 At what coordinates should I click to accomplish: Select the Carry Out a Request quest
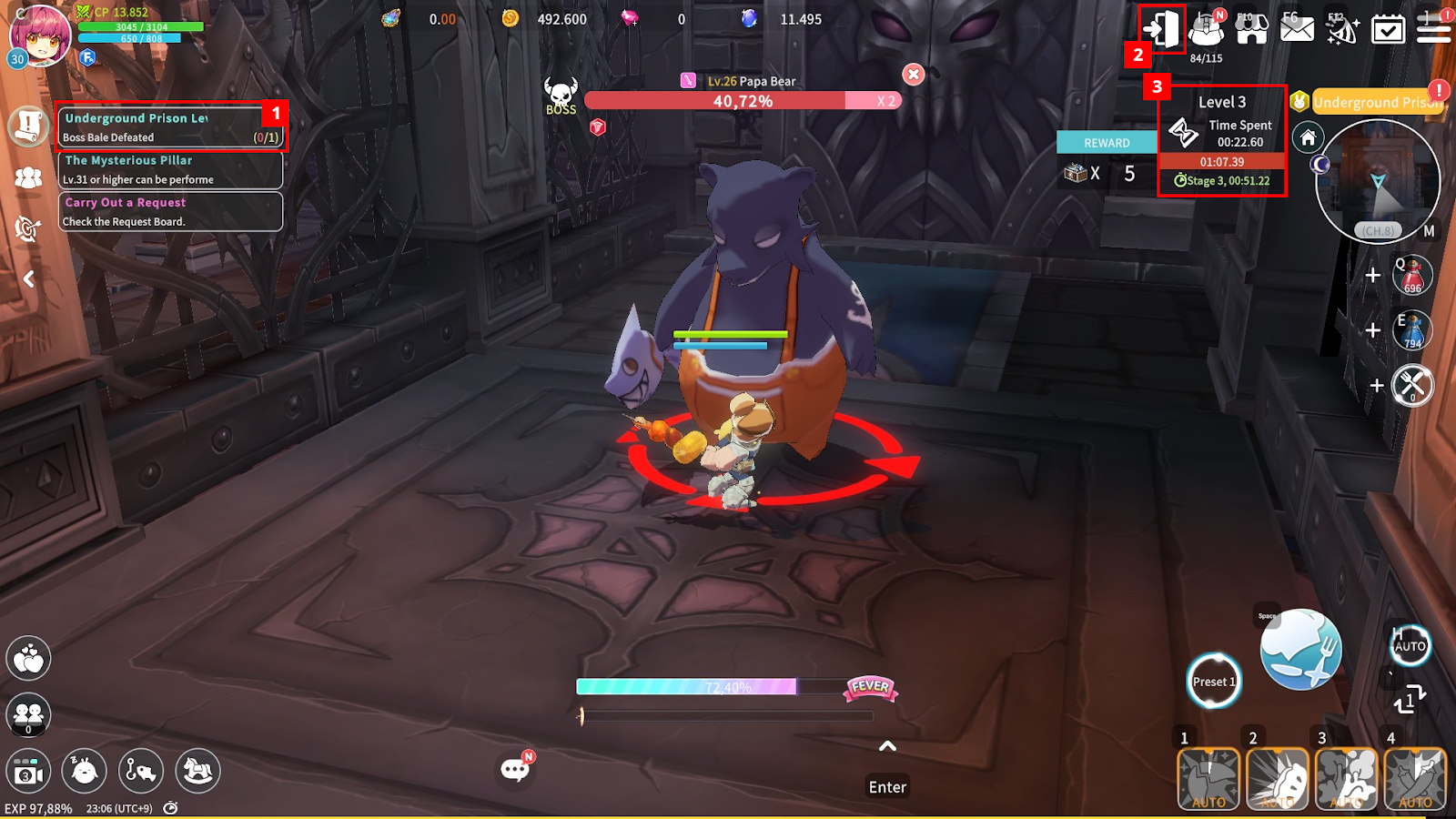coord(170,211)
